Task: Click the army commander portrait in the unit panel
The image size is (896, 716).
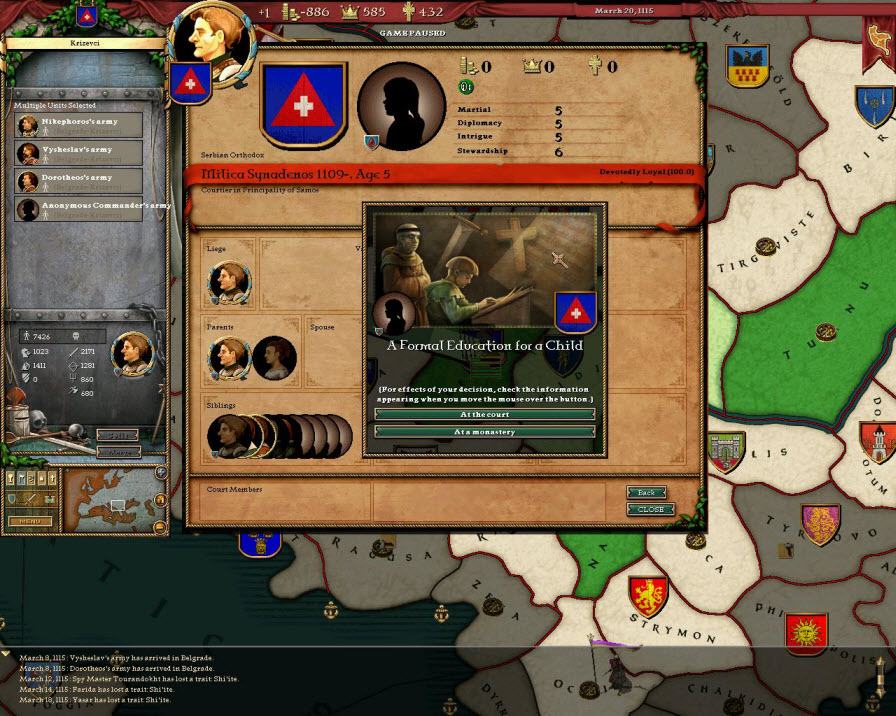Action: pos(131,353)
